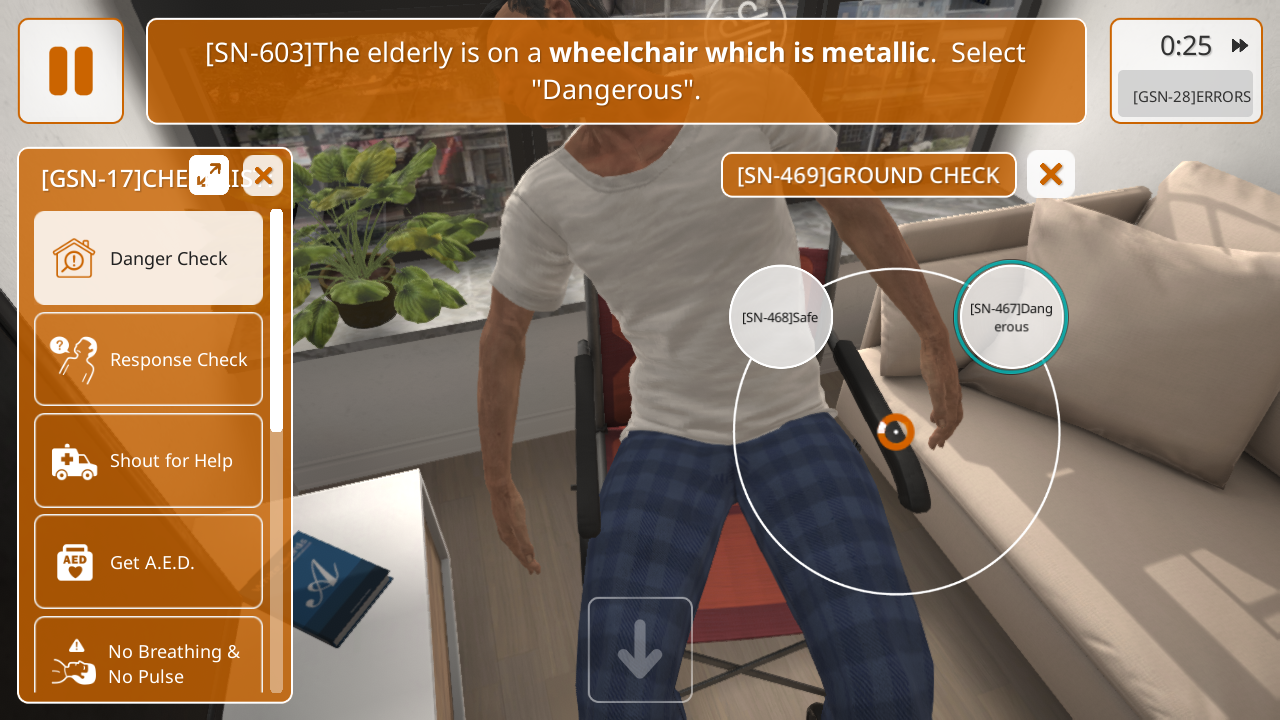Pause the simulation
The width and height of the screenshot is (1280, 720).
[71, 71]
